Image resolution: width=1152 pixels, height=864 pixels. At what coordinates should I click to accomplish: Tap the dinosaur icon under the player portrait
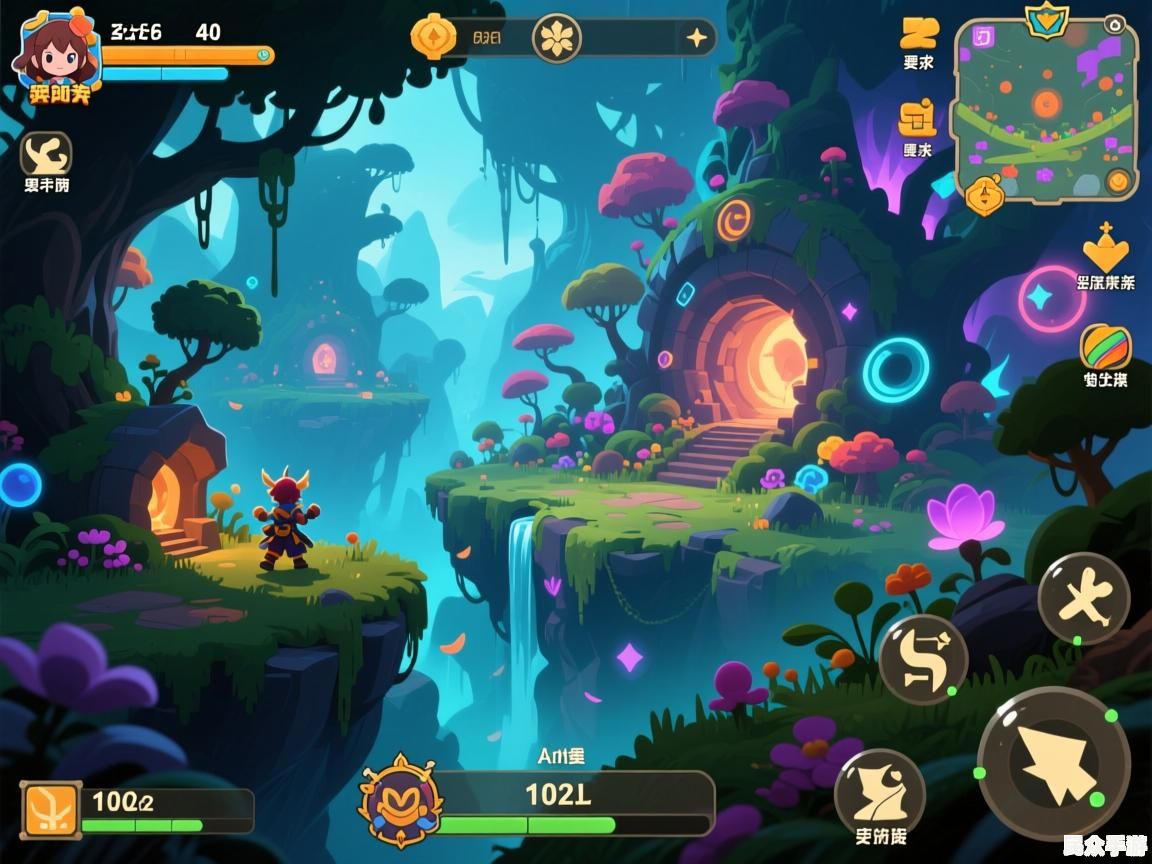pos(46,153)
